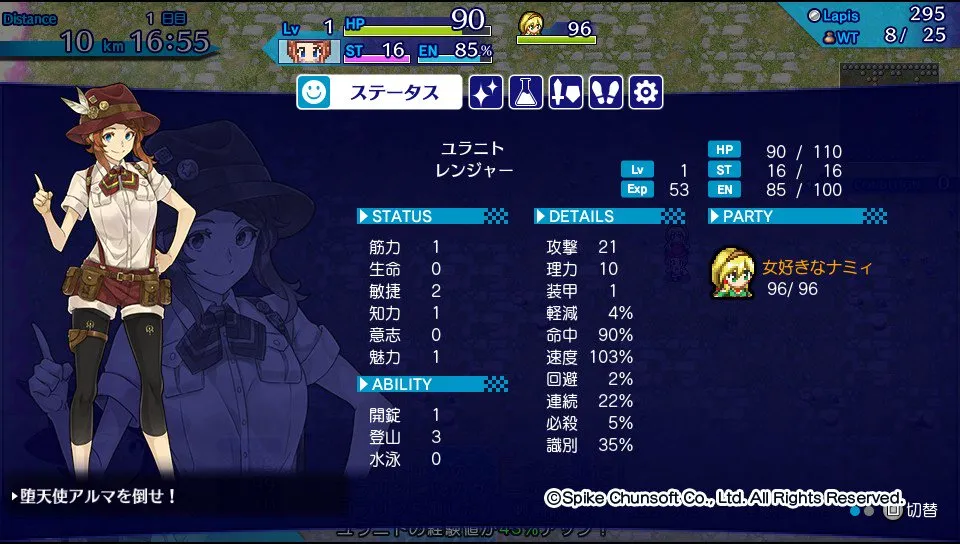
Task: Select the ステータス status tab
Action: (x=379, y=93)
